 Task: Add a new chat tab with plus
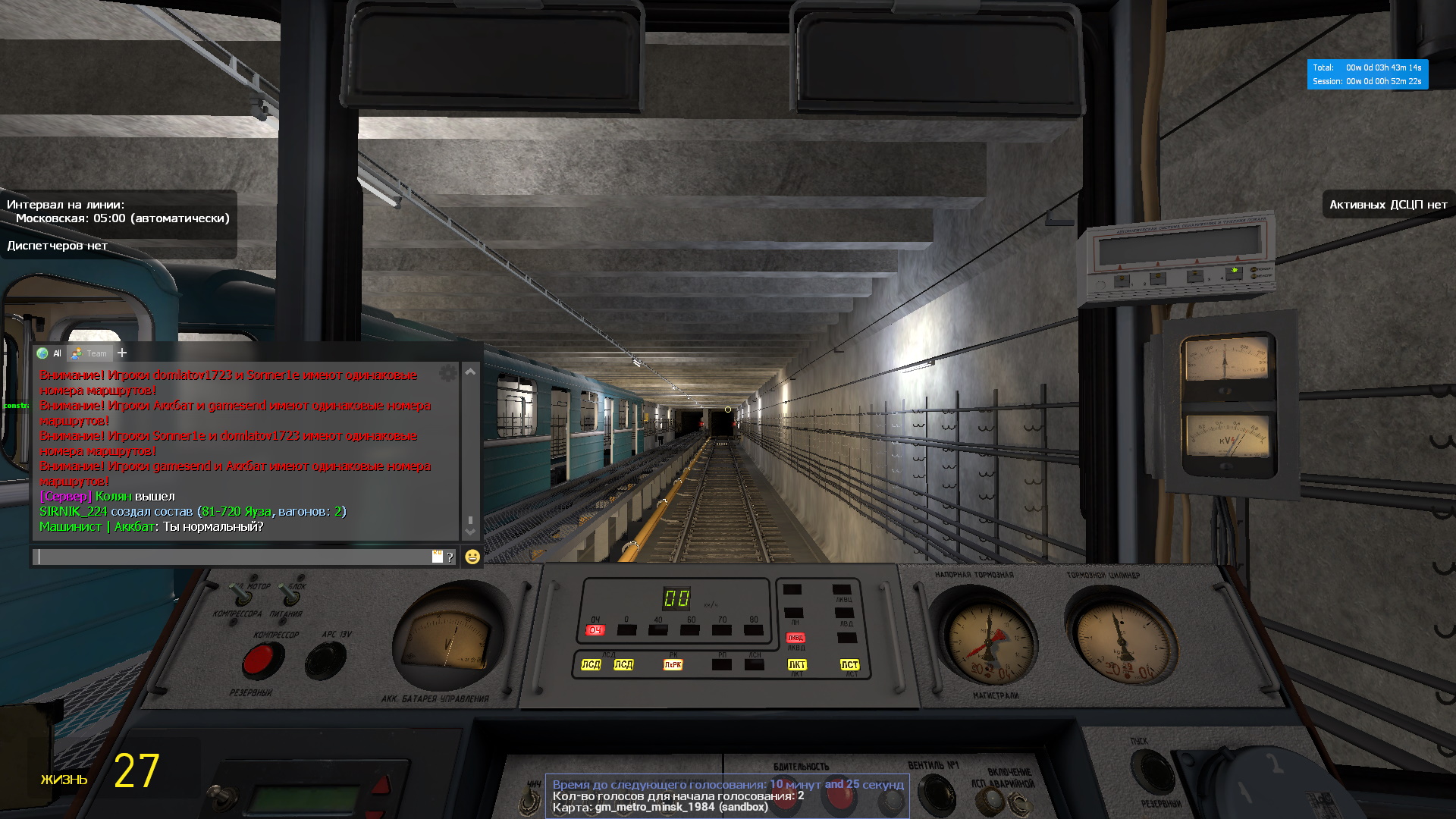[x=122, y=353]
